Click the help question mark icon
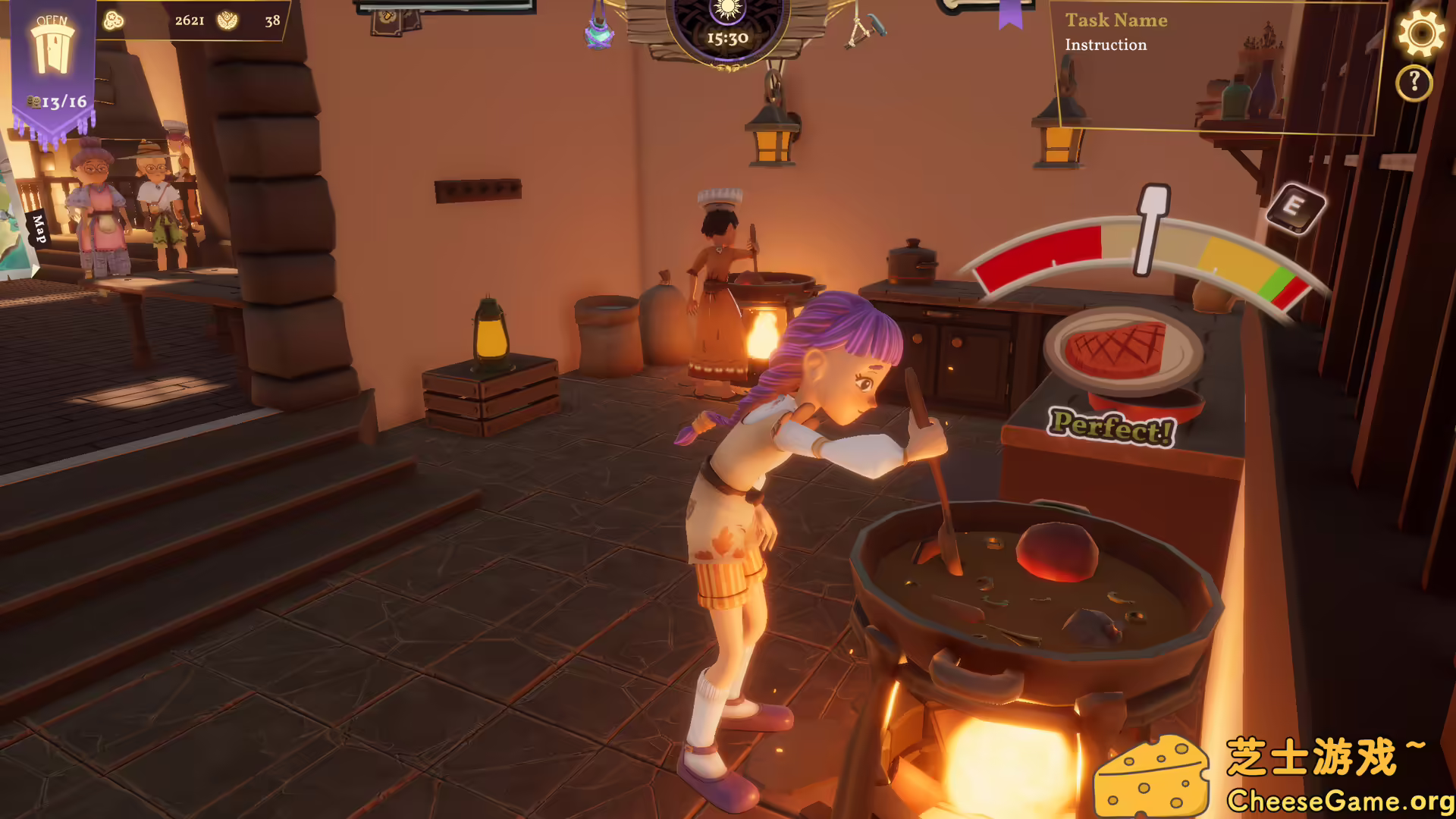Screen dimensions: 1456x819 coord(1414,81)
